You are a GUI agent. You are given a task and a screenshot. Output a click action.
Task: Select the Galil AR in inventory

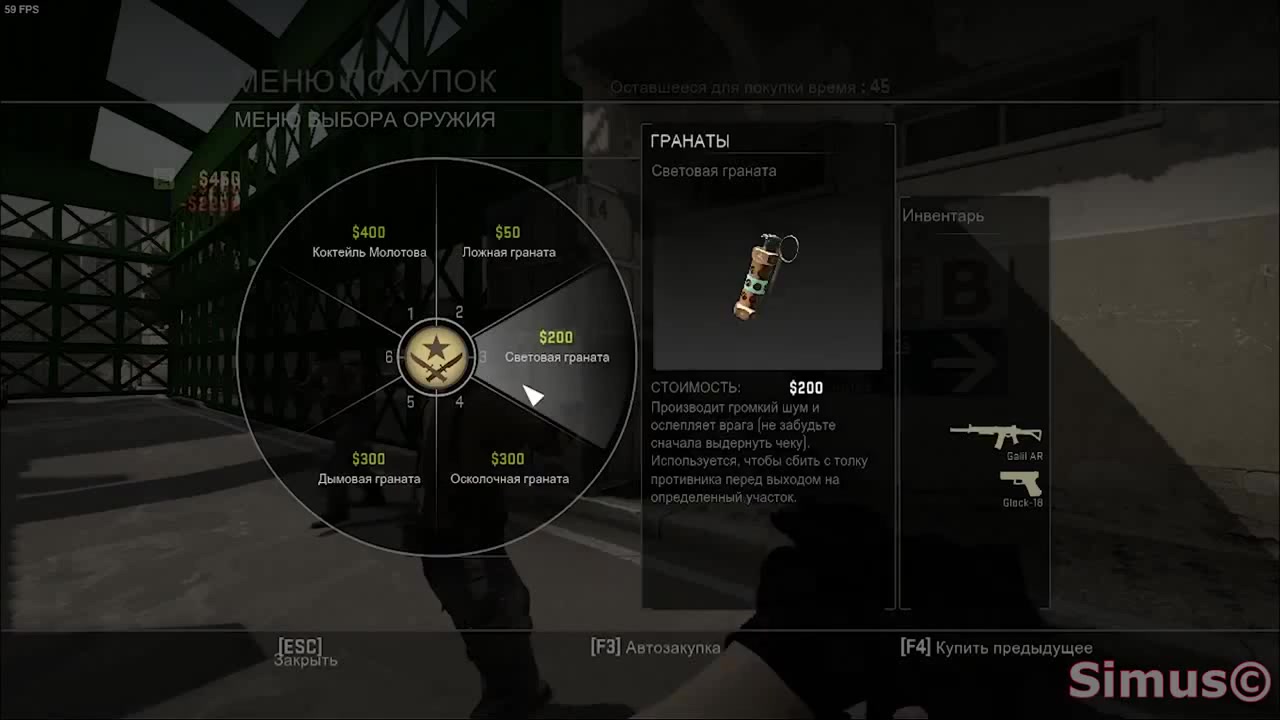(996, 436)
